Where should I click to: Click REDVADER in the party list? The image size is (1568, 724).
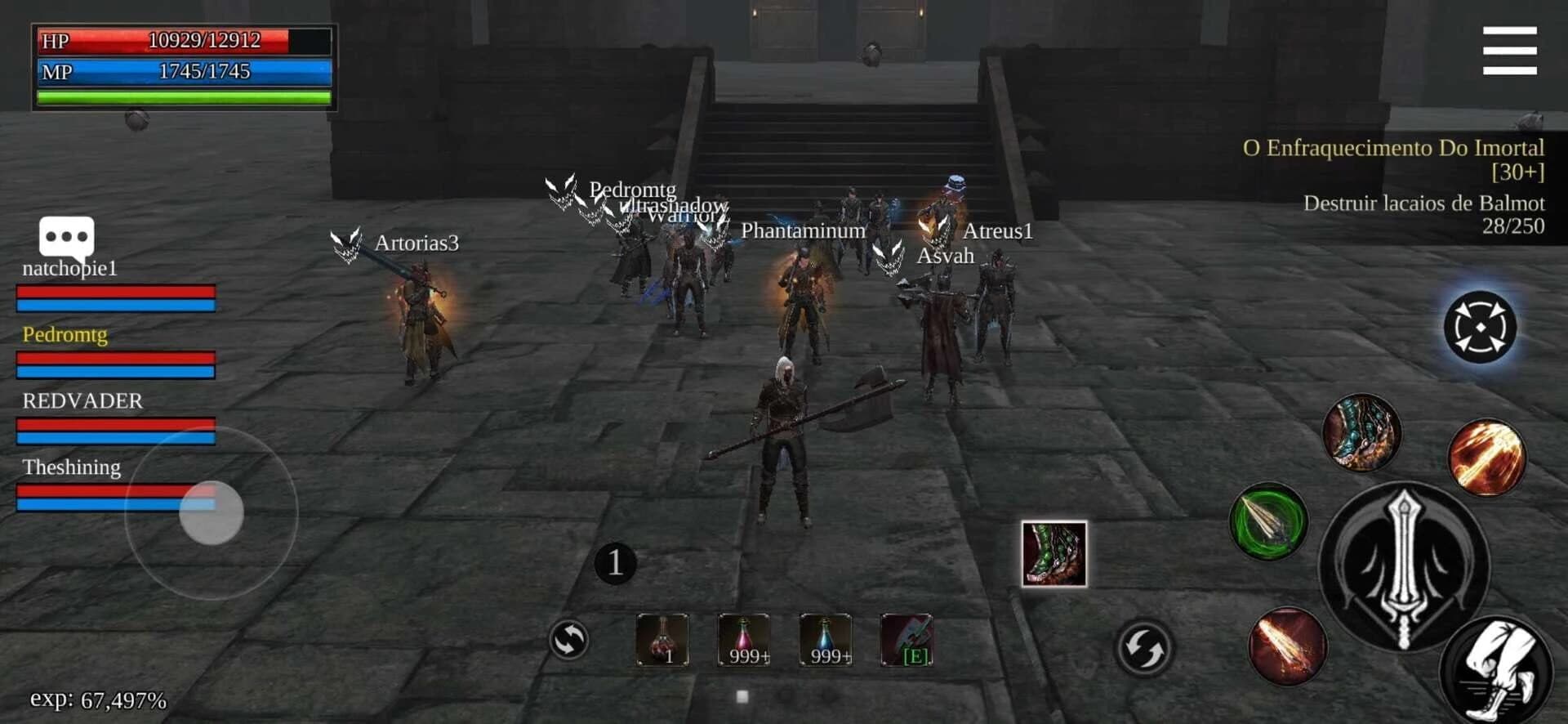point(81,400)
